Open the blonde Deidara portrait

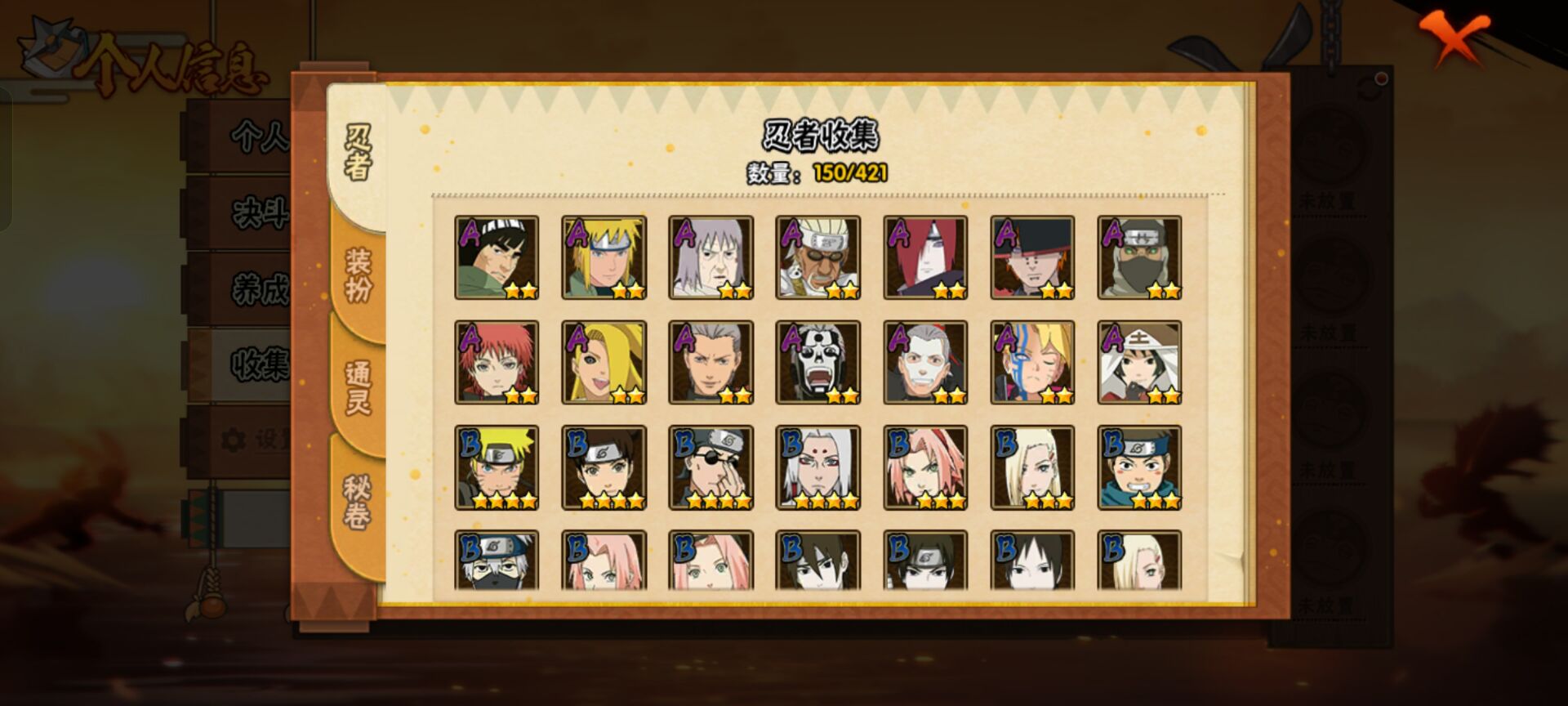(604, 362)
